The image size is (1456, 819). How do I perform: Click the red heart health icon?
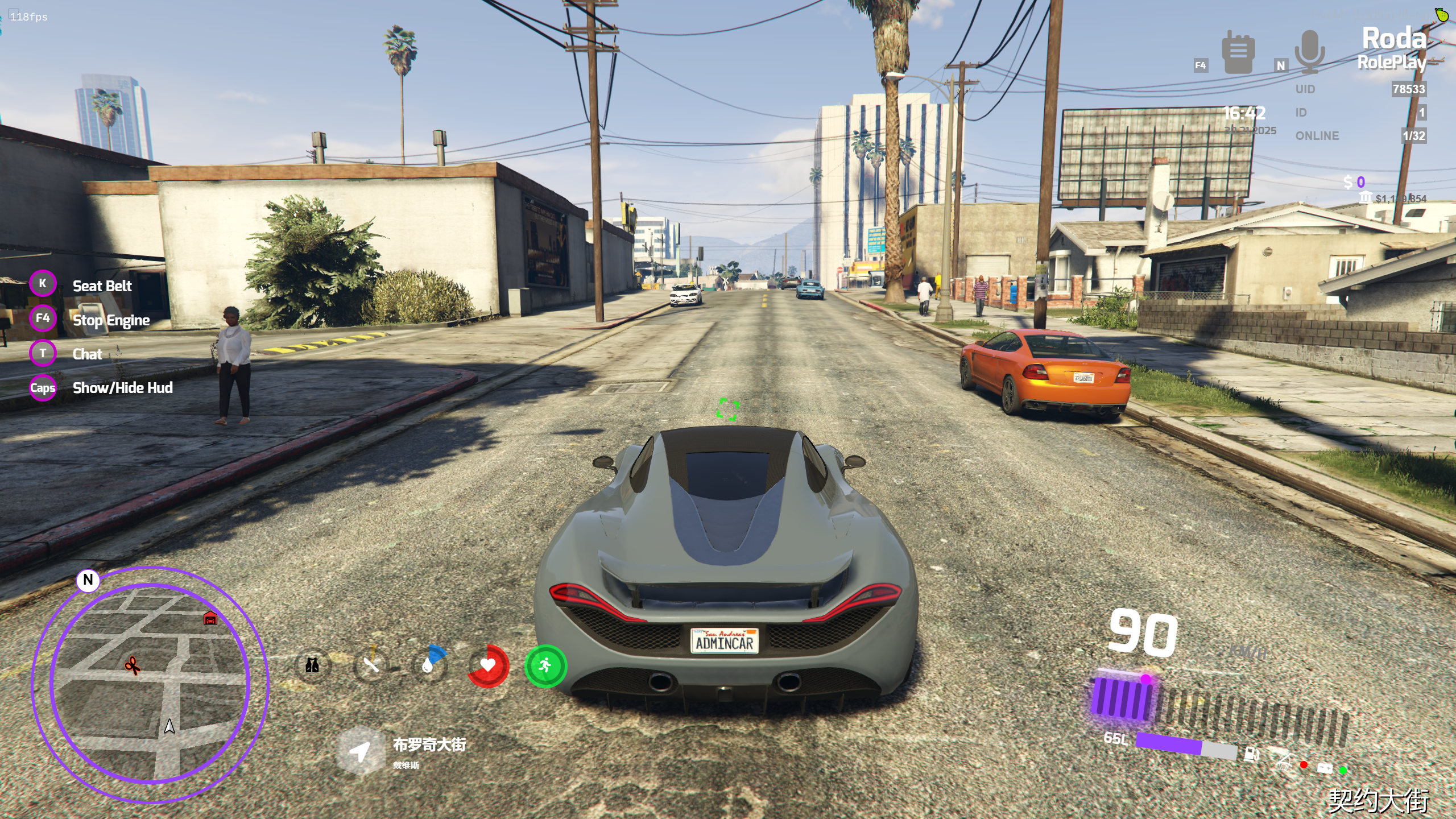pos(488,665)
